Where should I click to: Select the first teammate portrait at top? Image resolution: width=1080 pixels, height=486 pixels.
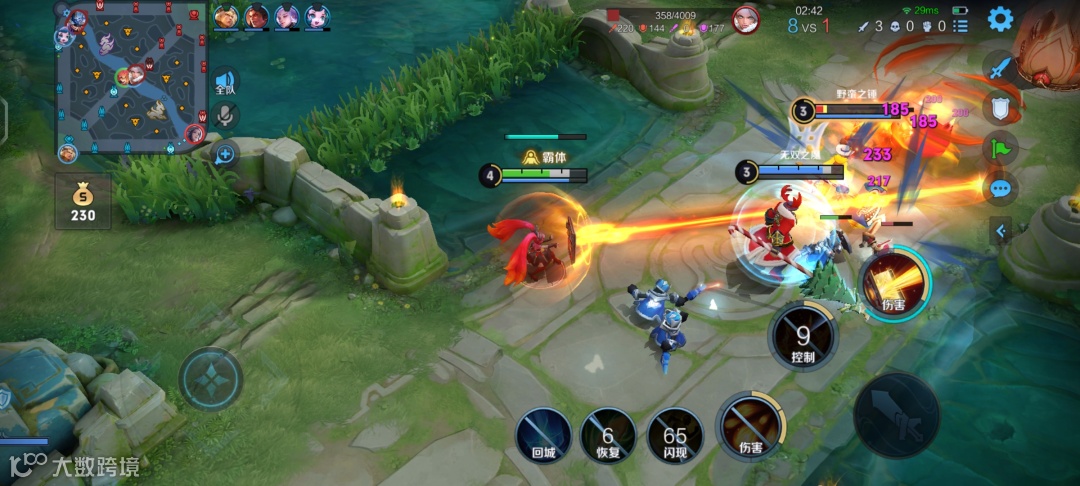(x=226, y=16)
